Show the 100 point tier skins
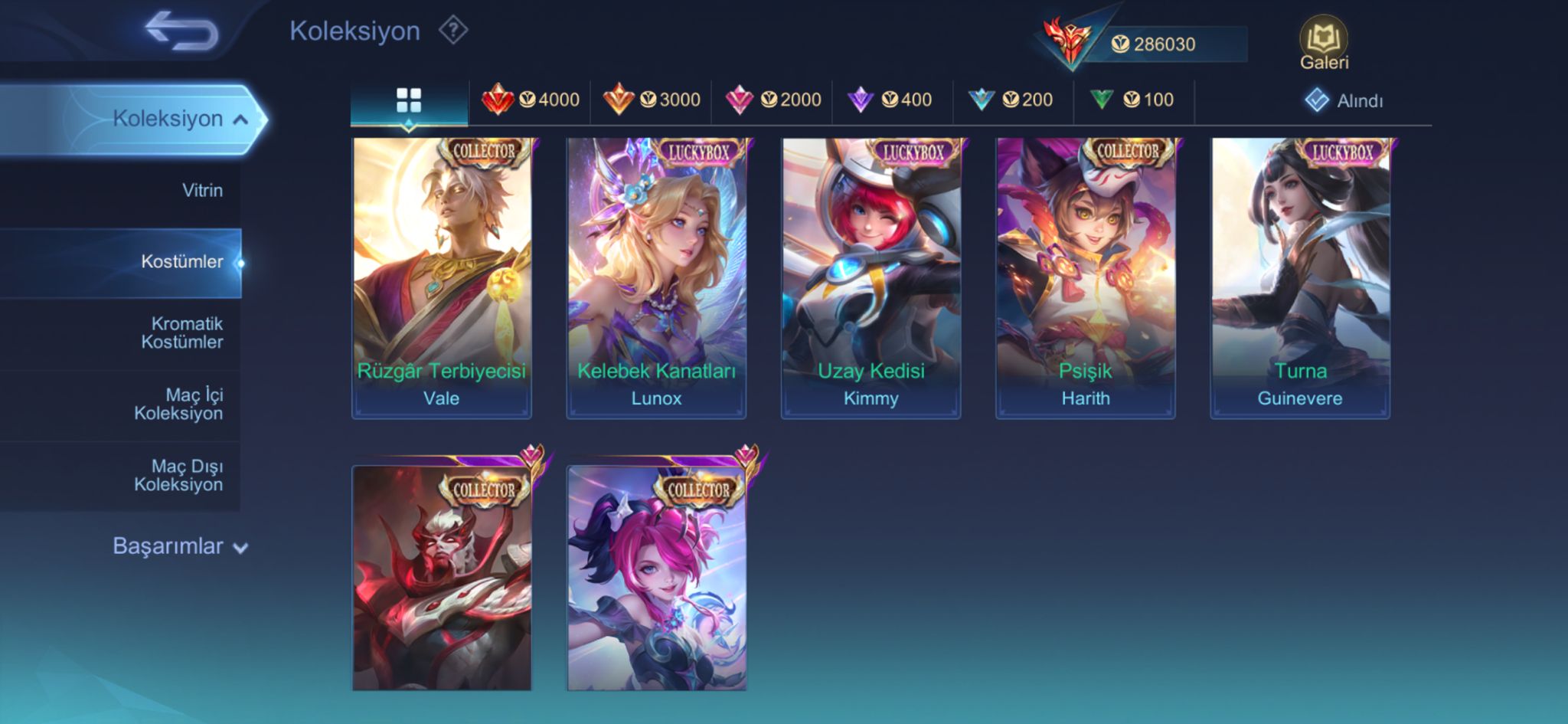This screenshot has height=724, width=1568. point(1132,100)
